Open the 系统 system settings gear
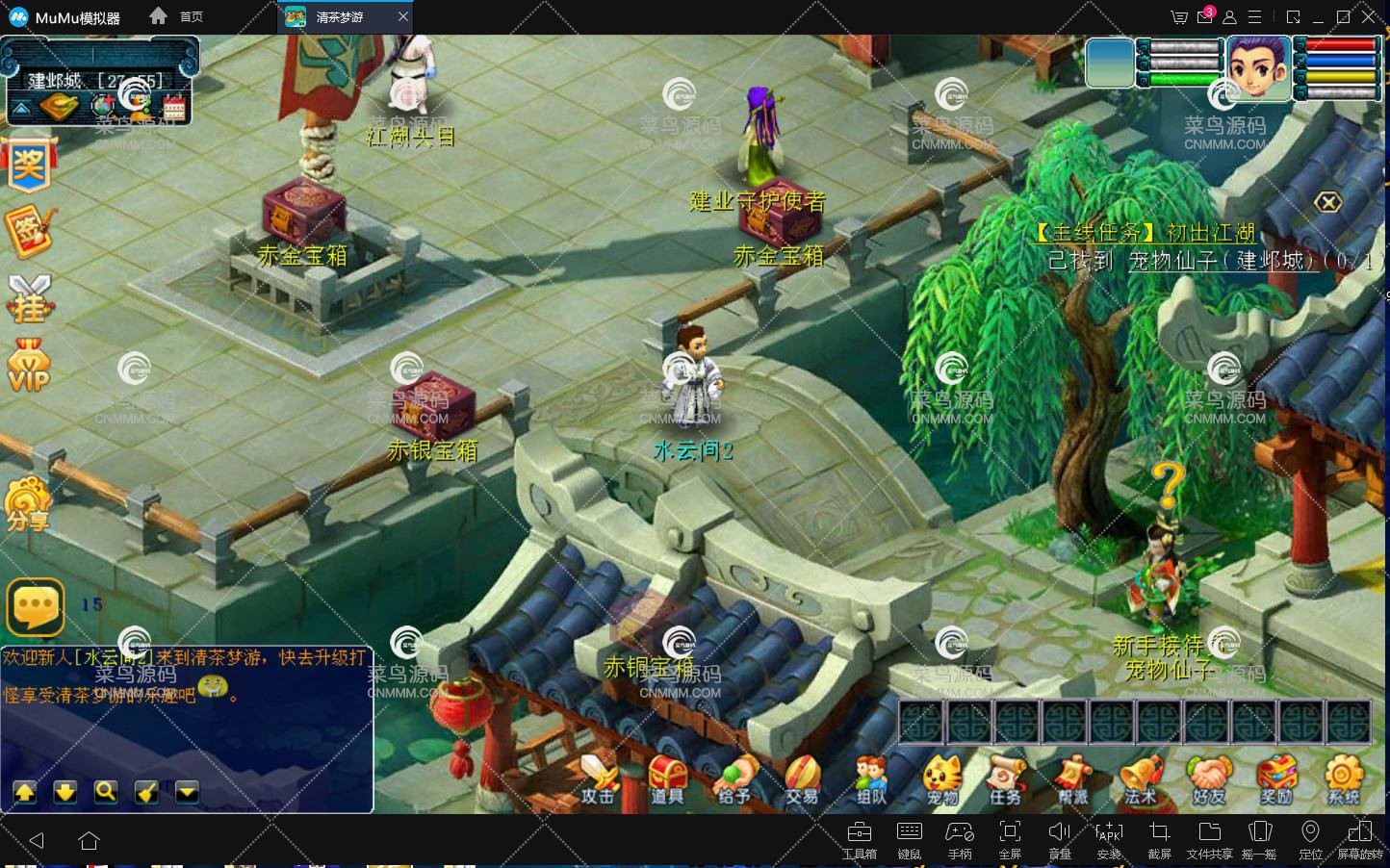The width and height of the screenshot is (1390, 868). [1344, 778]
